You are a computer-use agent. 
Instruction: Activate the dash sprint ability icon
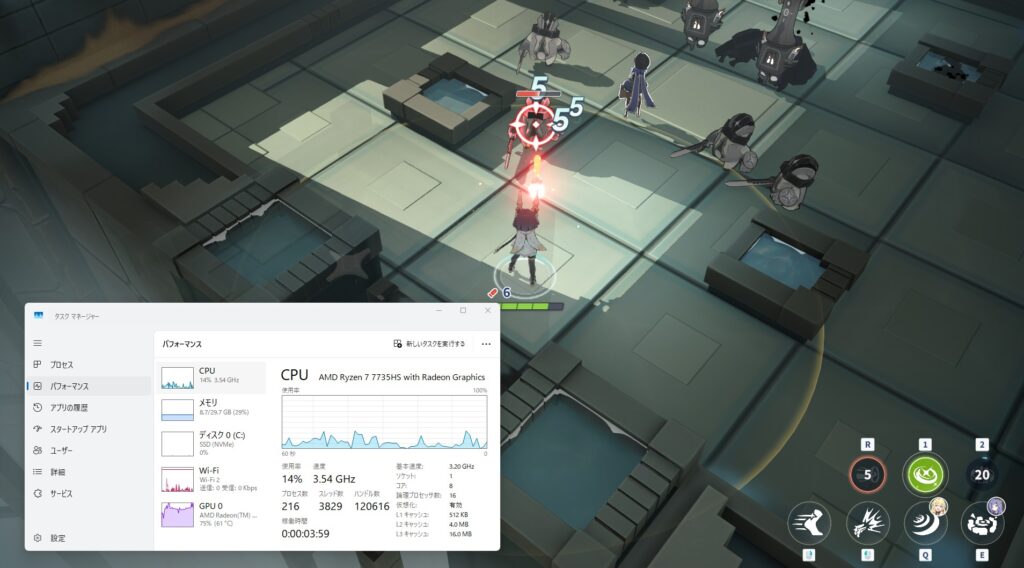(x=809, y=522)
